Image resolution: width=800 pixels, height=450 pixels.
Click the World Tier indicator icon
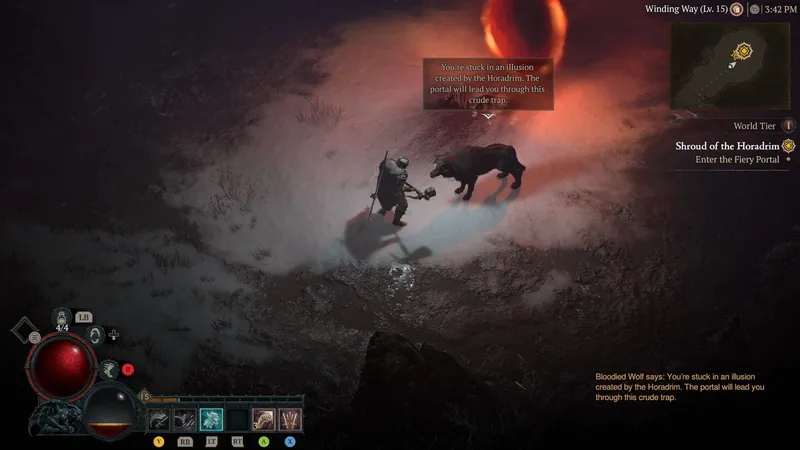[x=787, y=126]
